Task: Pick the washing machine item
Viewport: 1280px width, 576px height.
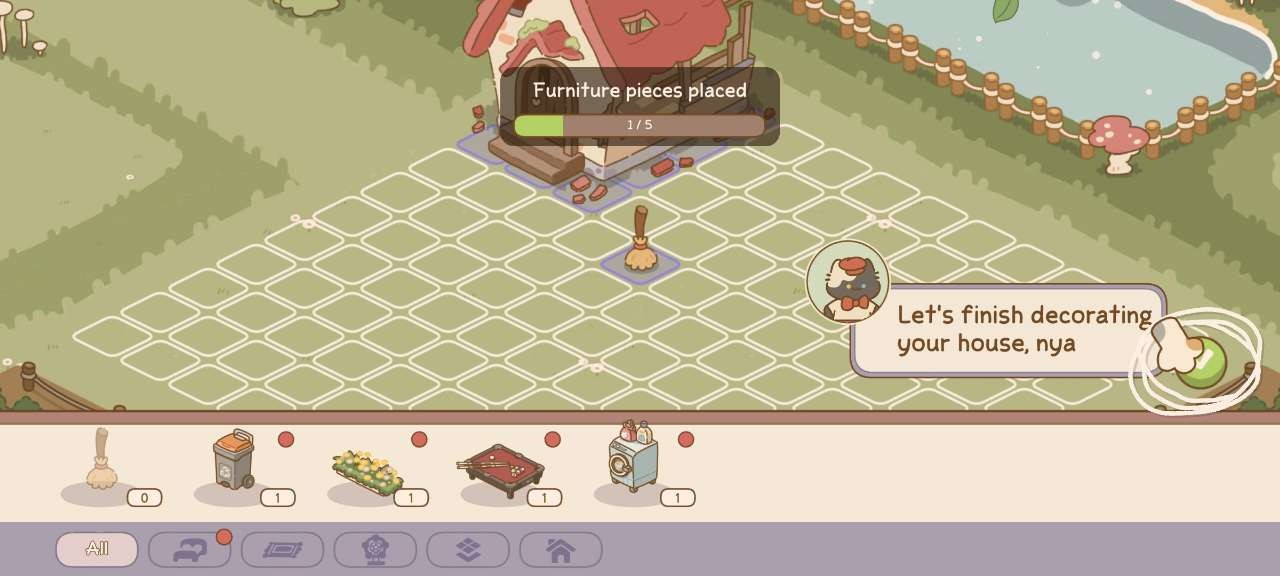Action: (634, 457)
